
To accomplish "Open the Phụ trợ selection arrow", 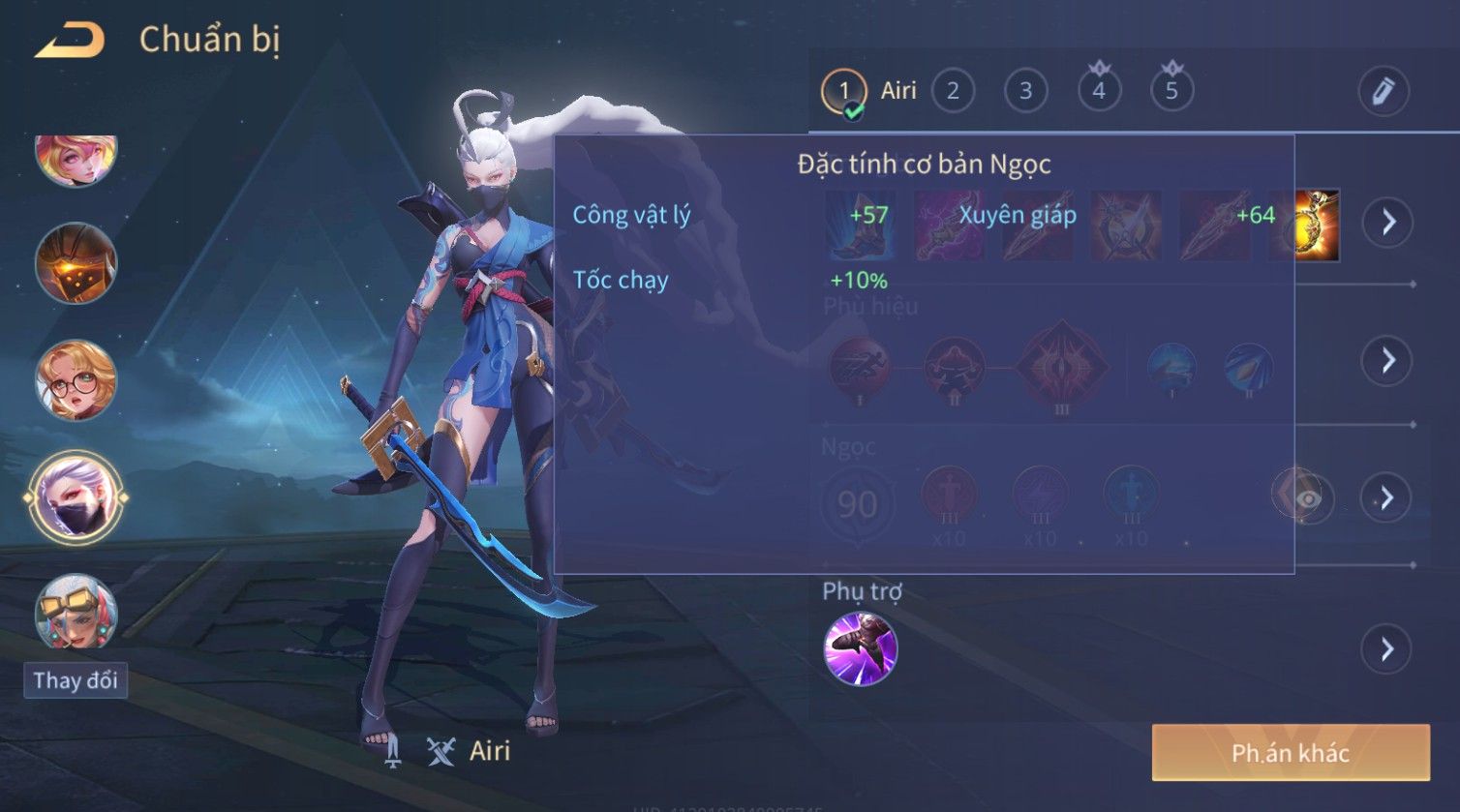I will (x=1388, y=648).
